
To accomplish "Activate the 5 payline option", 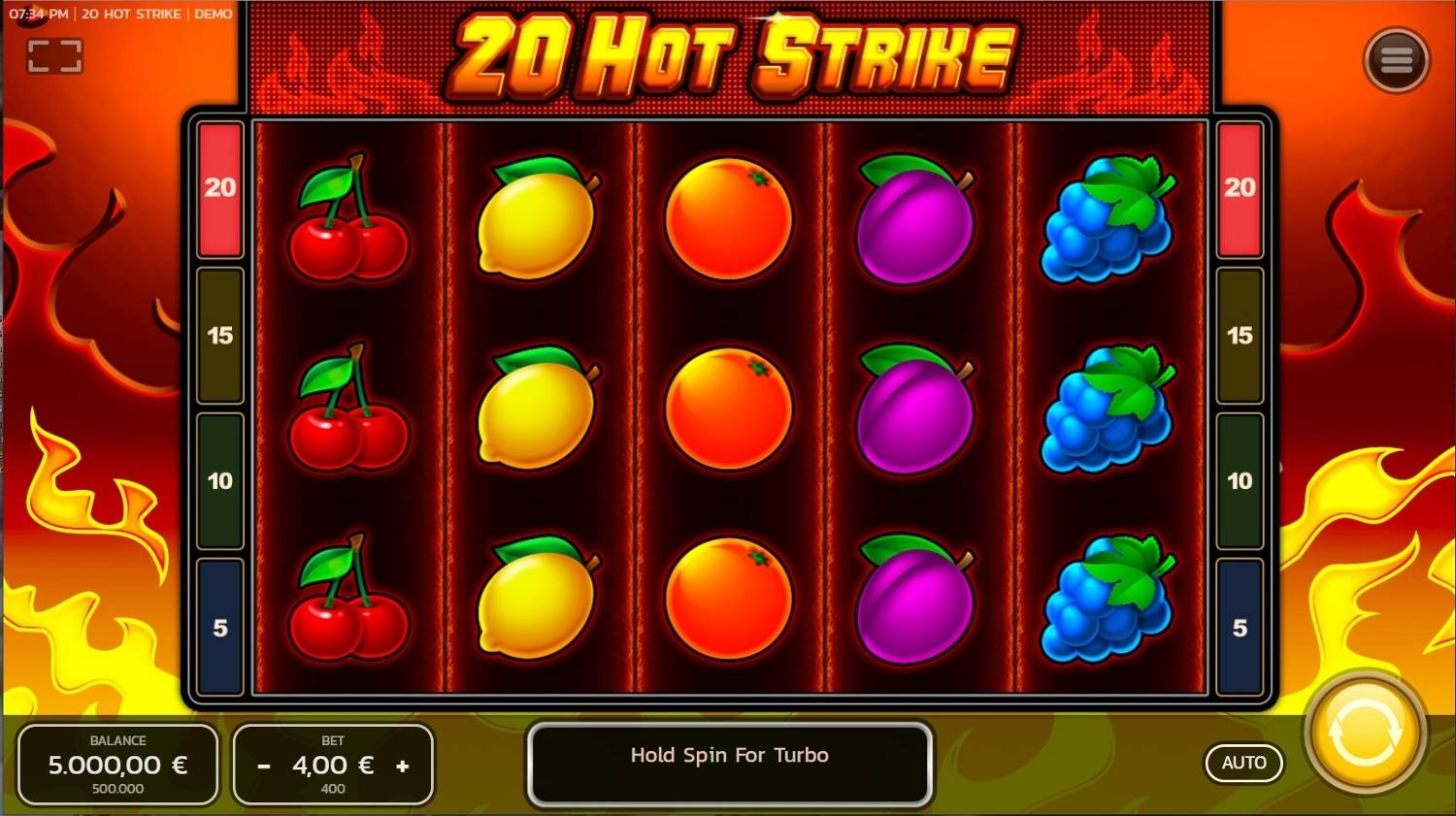I will [219, 628].
